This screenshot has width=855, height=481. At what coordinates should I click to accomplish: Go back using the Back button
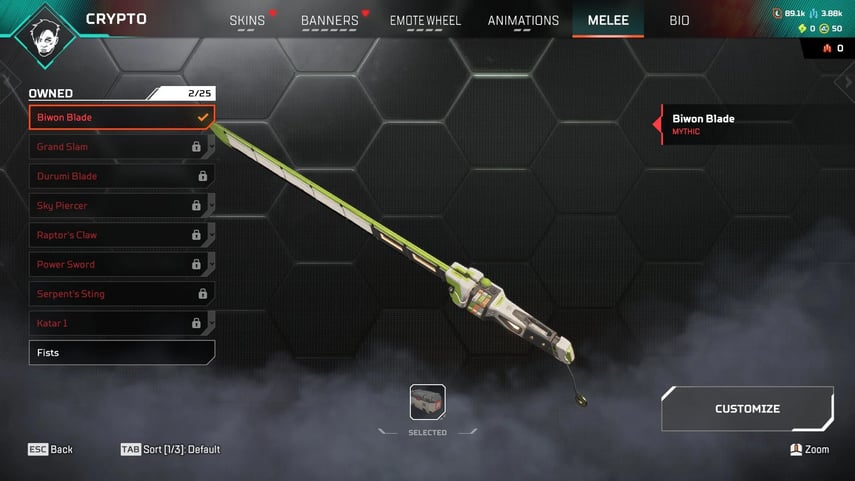51,450
